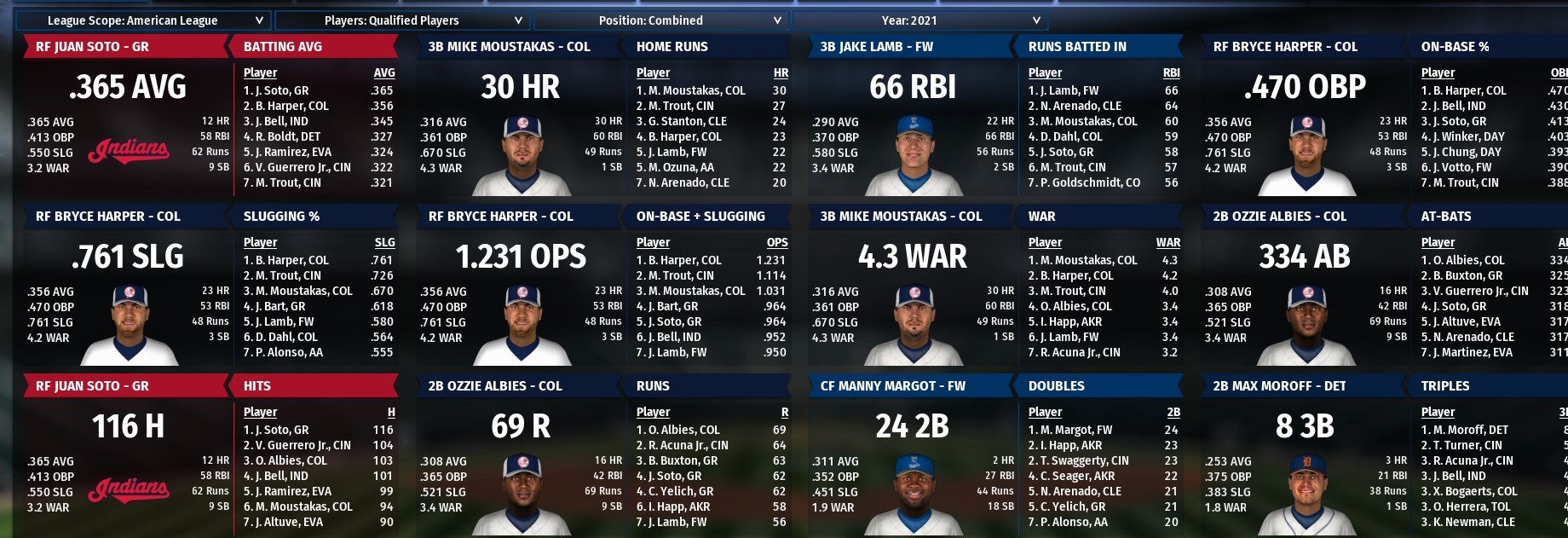Open the Year: 2021 dropdown
Image resolution: width=1568 pixels, height=538 pixels.
[x=919, y=20]
